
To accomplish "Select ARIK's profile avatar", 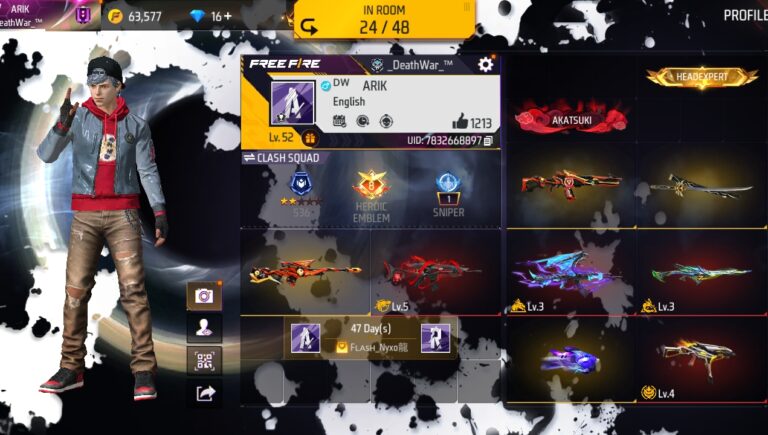I will click(x=292, y=103).
